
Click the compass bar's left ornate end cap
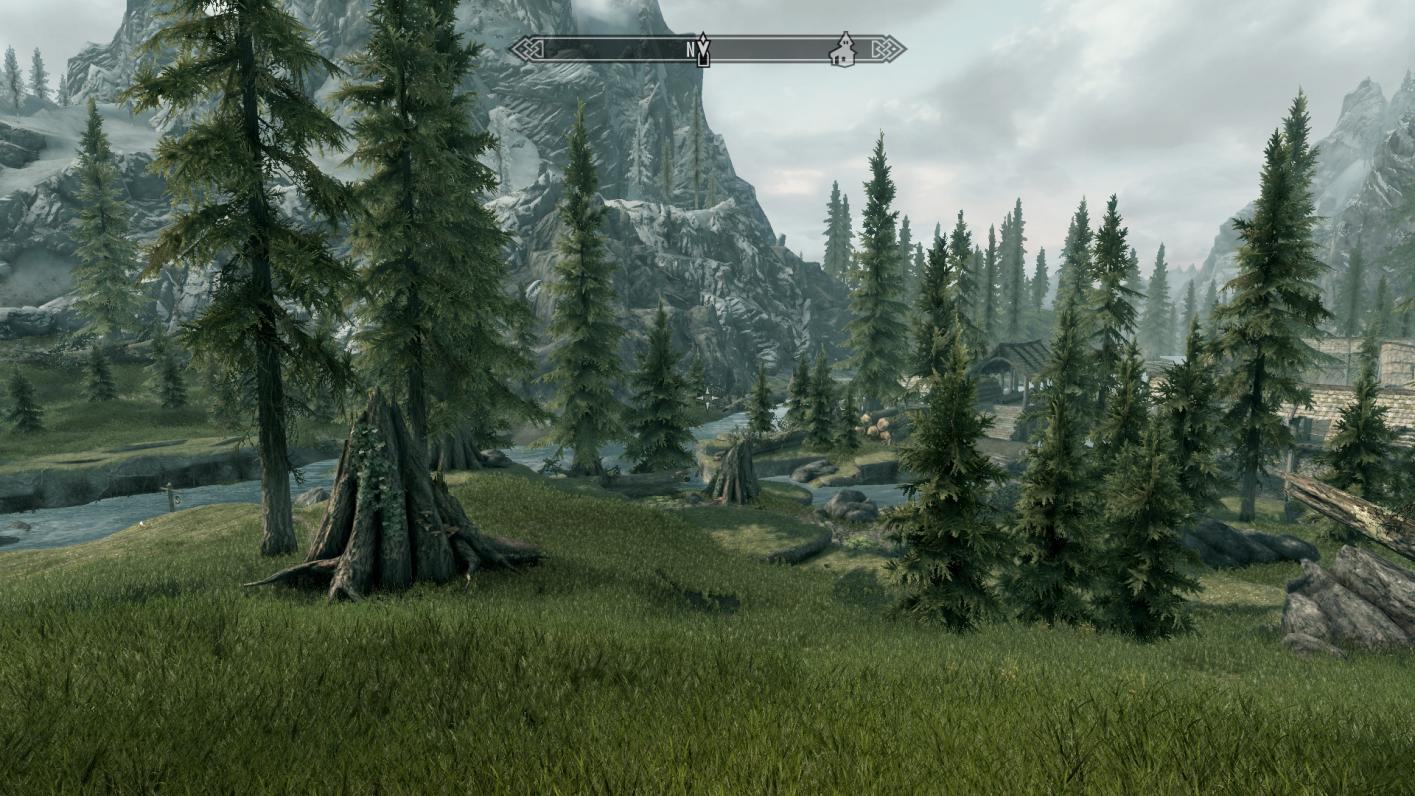(524, 49)
